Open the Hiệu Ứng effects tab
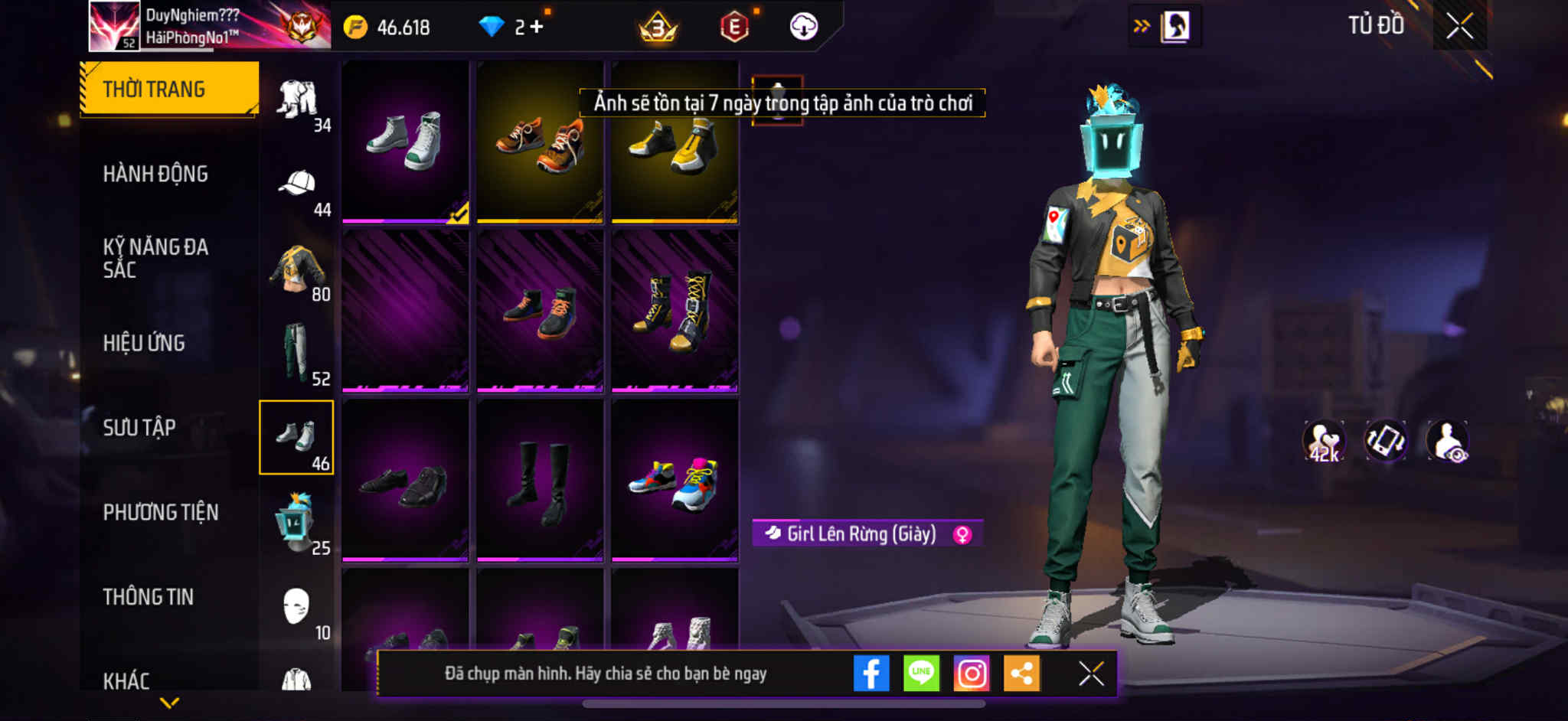 point(144,343)
